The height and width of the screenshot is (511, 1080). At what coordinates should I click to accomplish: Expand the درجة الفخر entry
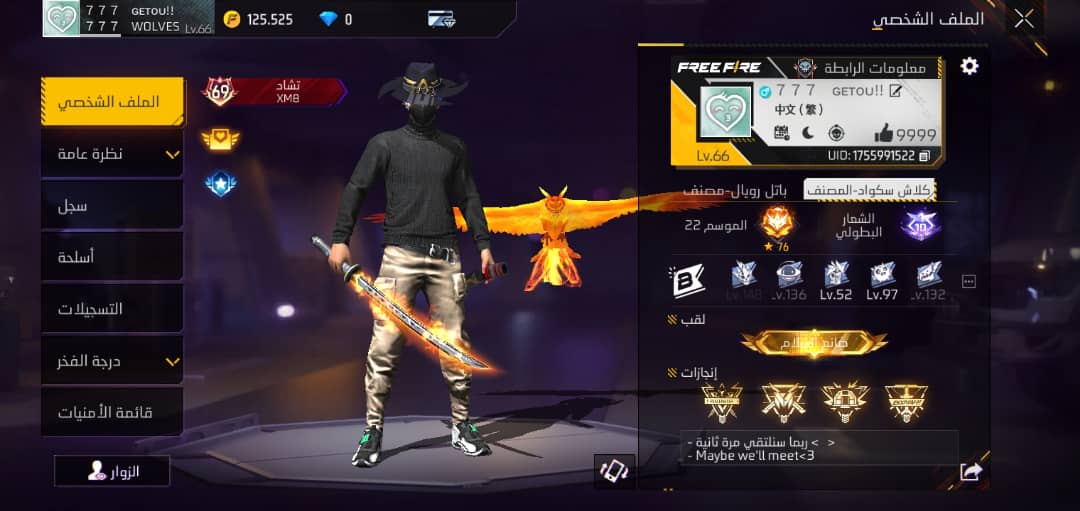(112, 361)
